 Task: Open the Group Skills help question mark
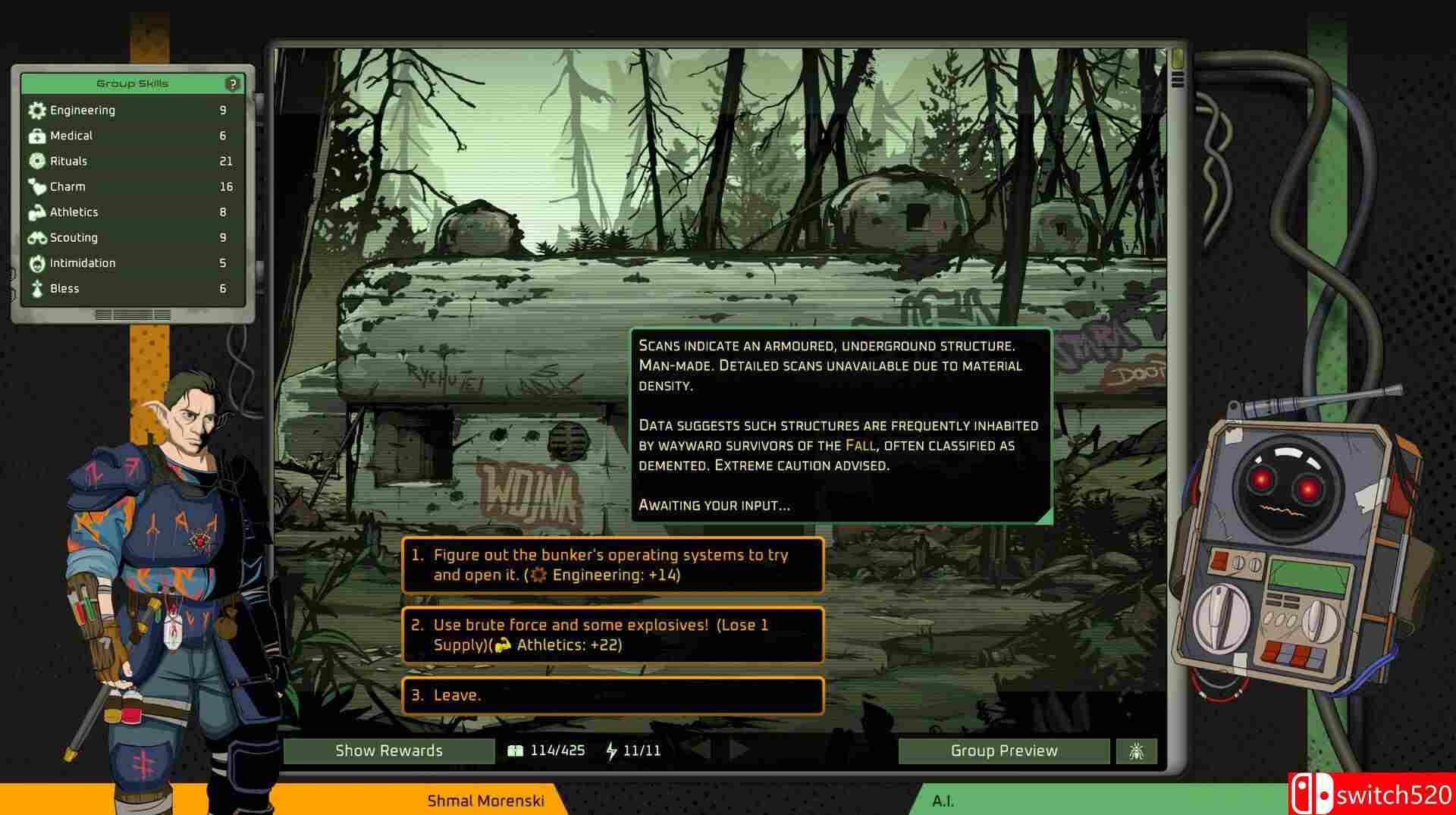[x=233, y=84]
